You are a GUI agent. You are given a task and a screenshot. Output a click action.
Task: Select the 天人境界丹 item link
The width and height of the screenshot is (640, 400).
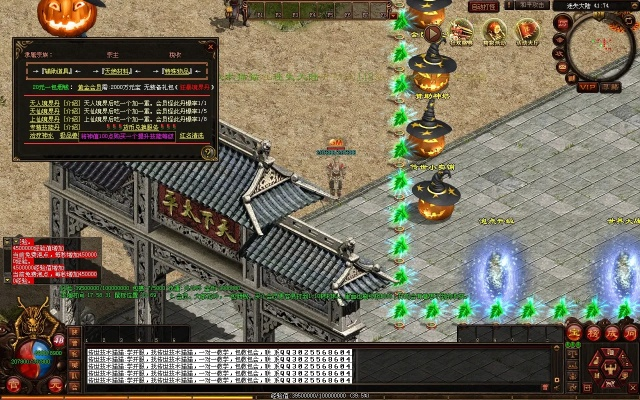click(42, 103)
